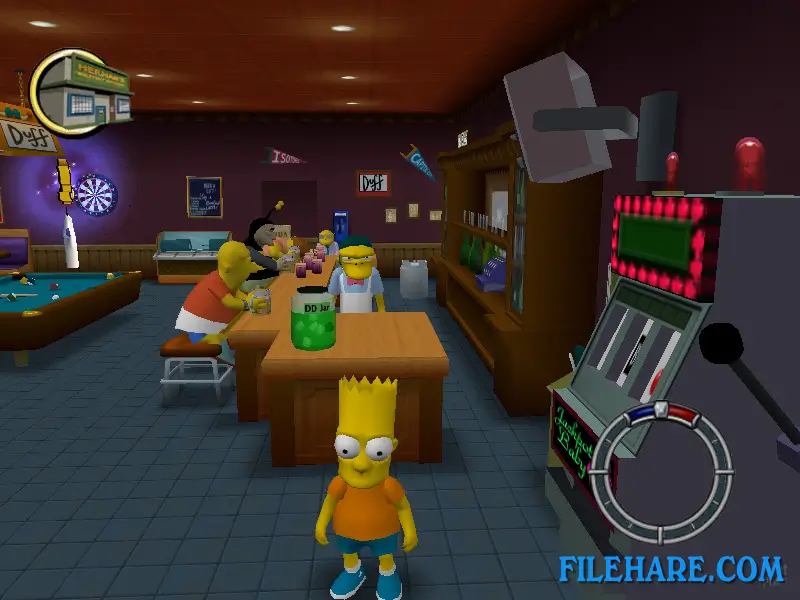Viewport: 800px width, 600px height.
Task: Select the circular radar in the HUD
Action: [x=661, y=471]
